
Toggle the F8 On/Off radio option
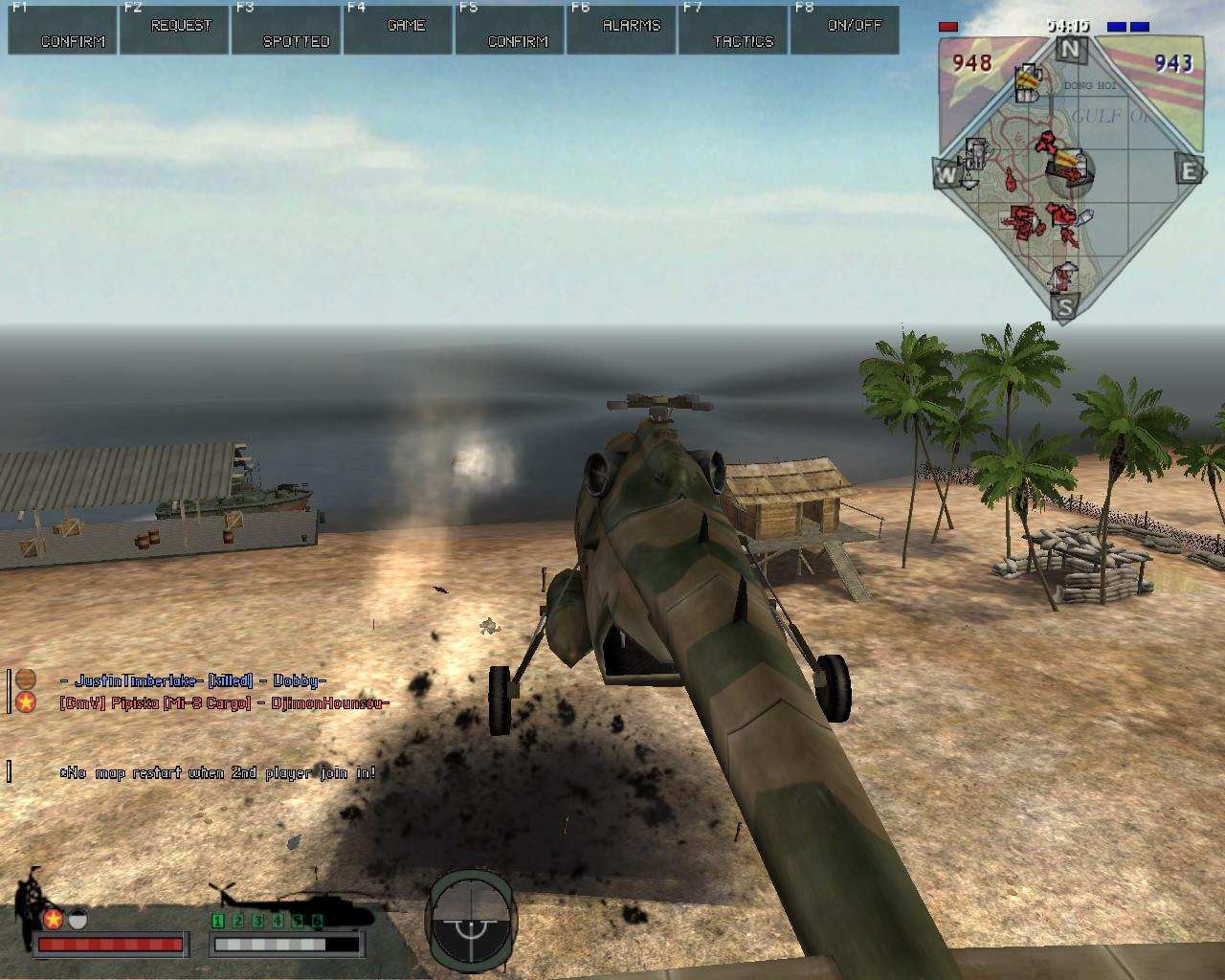[845, 29]
